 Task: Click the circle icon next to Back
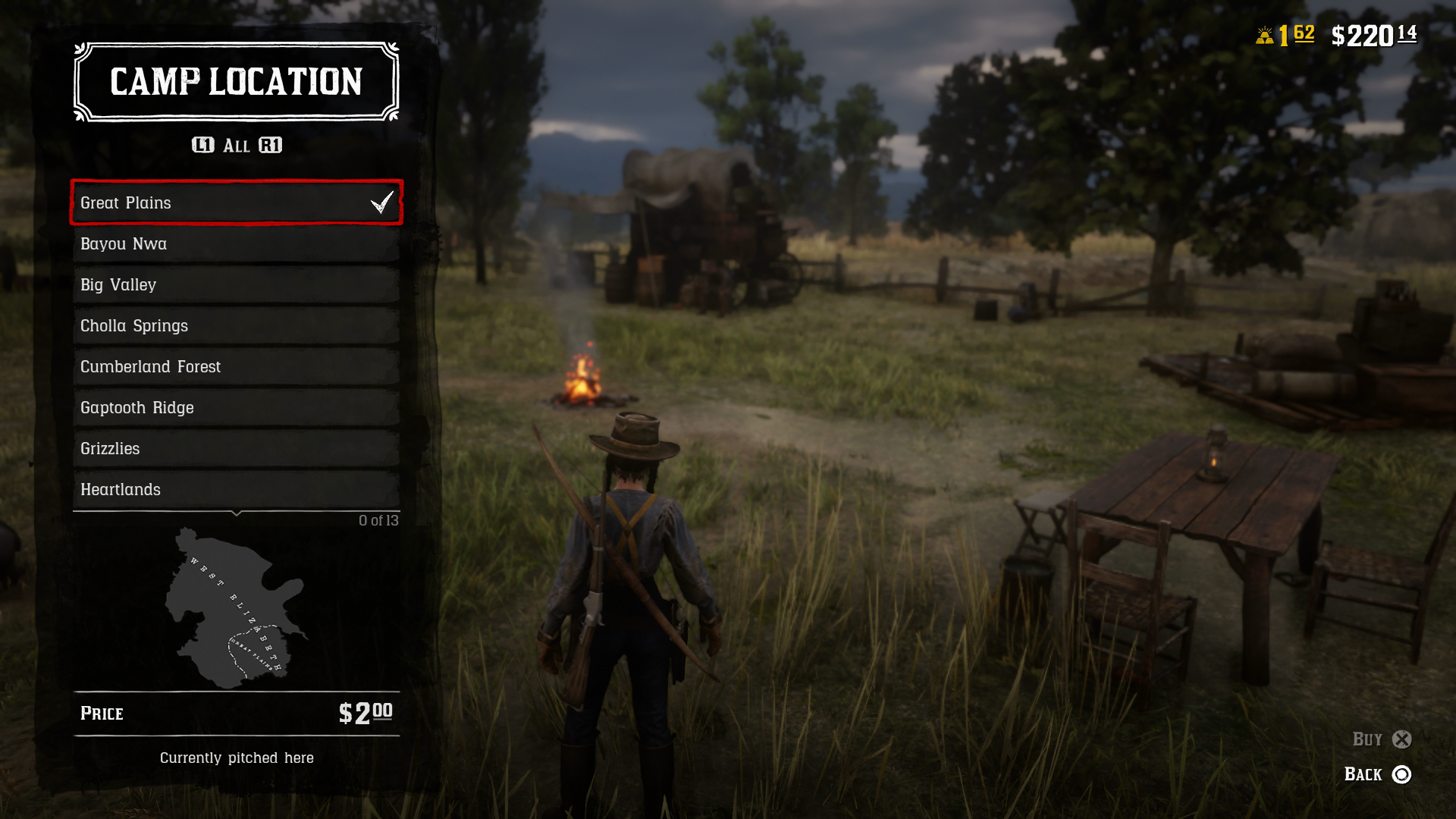coord(1401,775)
